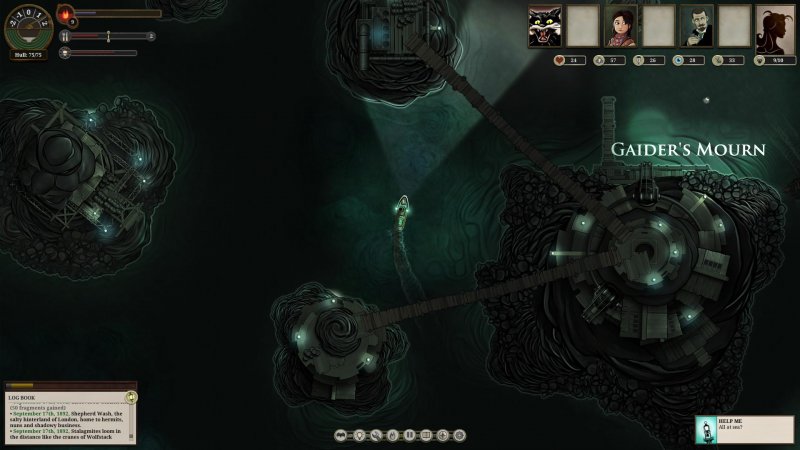Click the bat icon in bottom toolbar
The height and width of the screenshot is (450, 800).
(343, 435)
